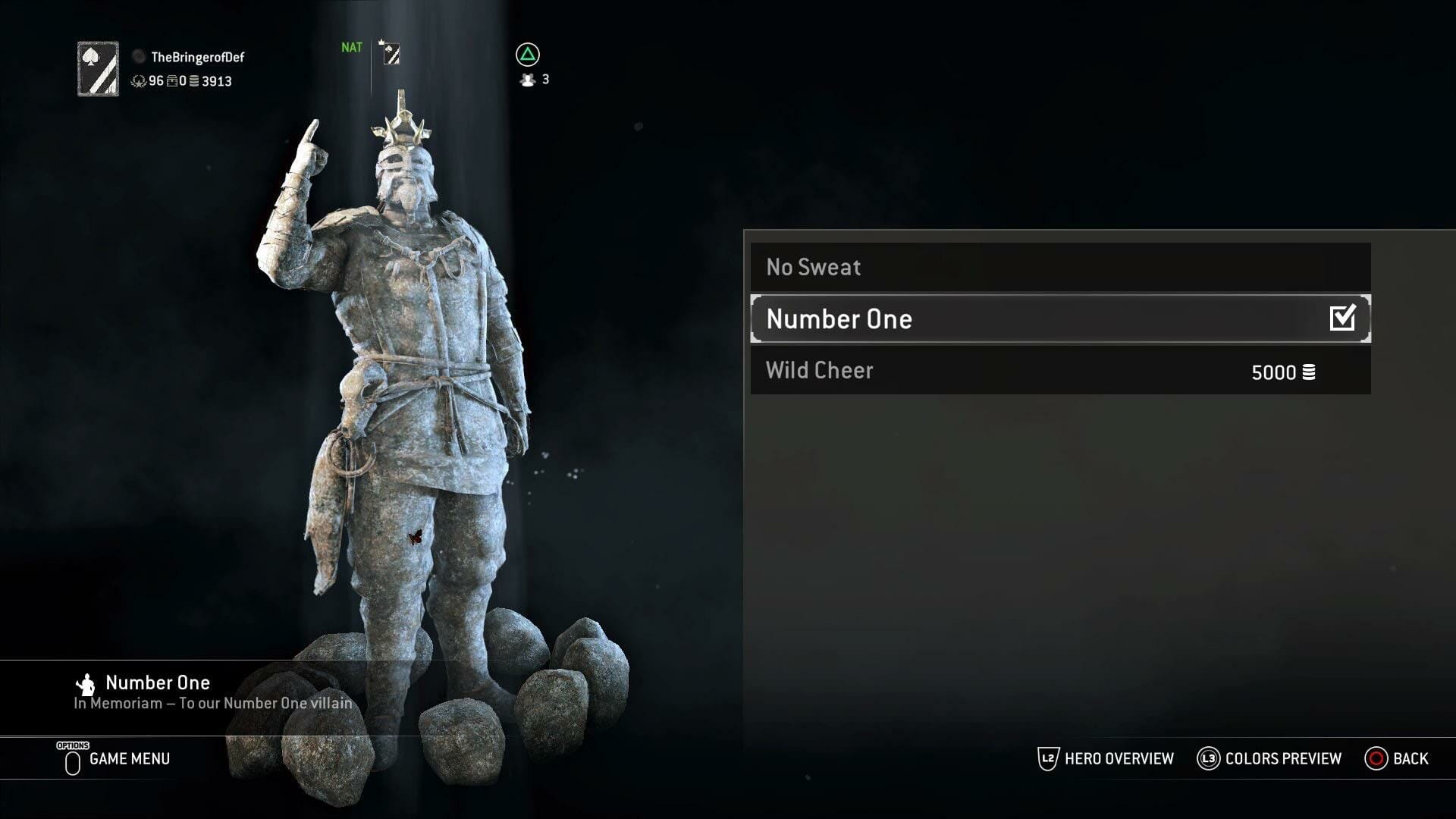This screenshot has height=819, width=1456.
Task: Click the L3 stick icon for Colors Preview
Action: tap(1208, 758)
